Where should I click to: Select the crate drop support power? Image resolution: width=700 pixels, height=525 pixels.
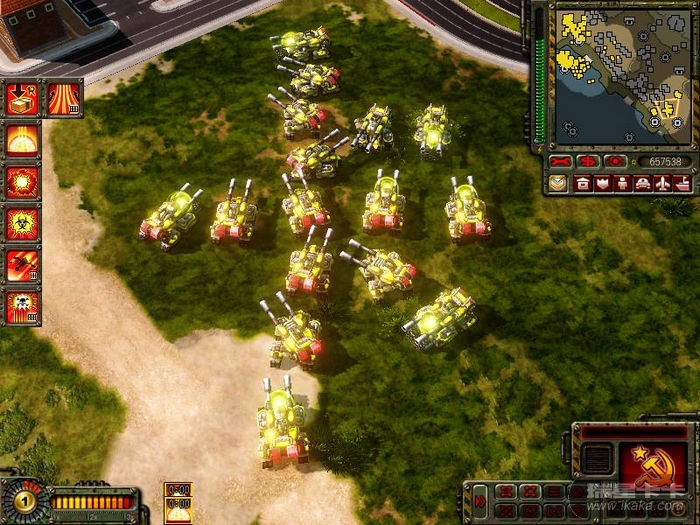tap(22, 99)
